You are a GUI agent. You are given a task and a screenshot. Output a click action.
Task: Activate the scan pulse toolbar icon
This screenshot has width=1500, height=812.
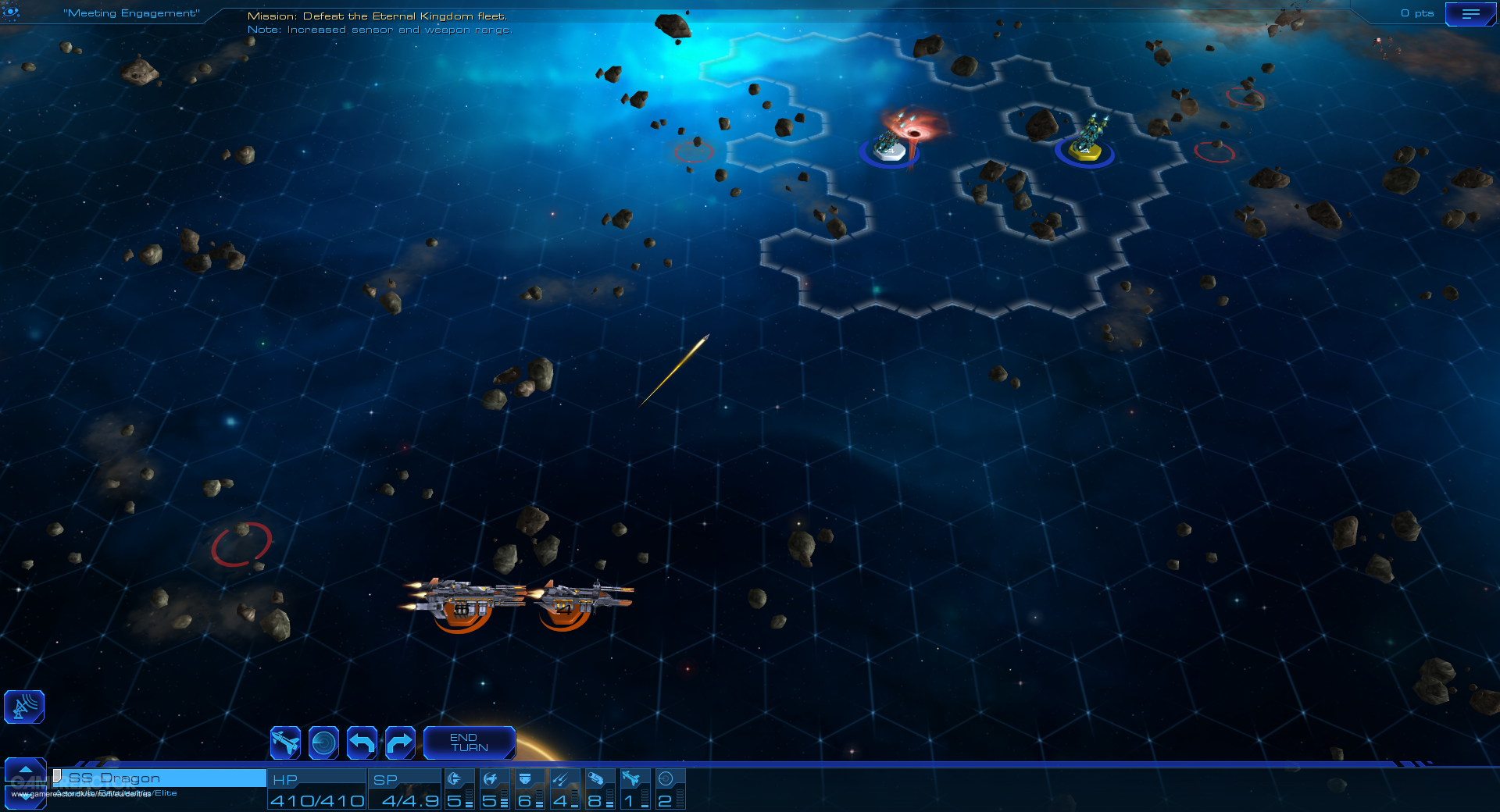click(325, 743)
